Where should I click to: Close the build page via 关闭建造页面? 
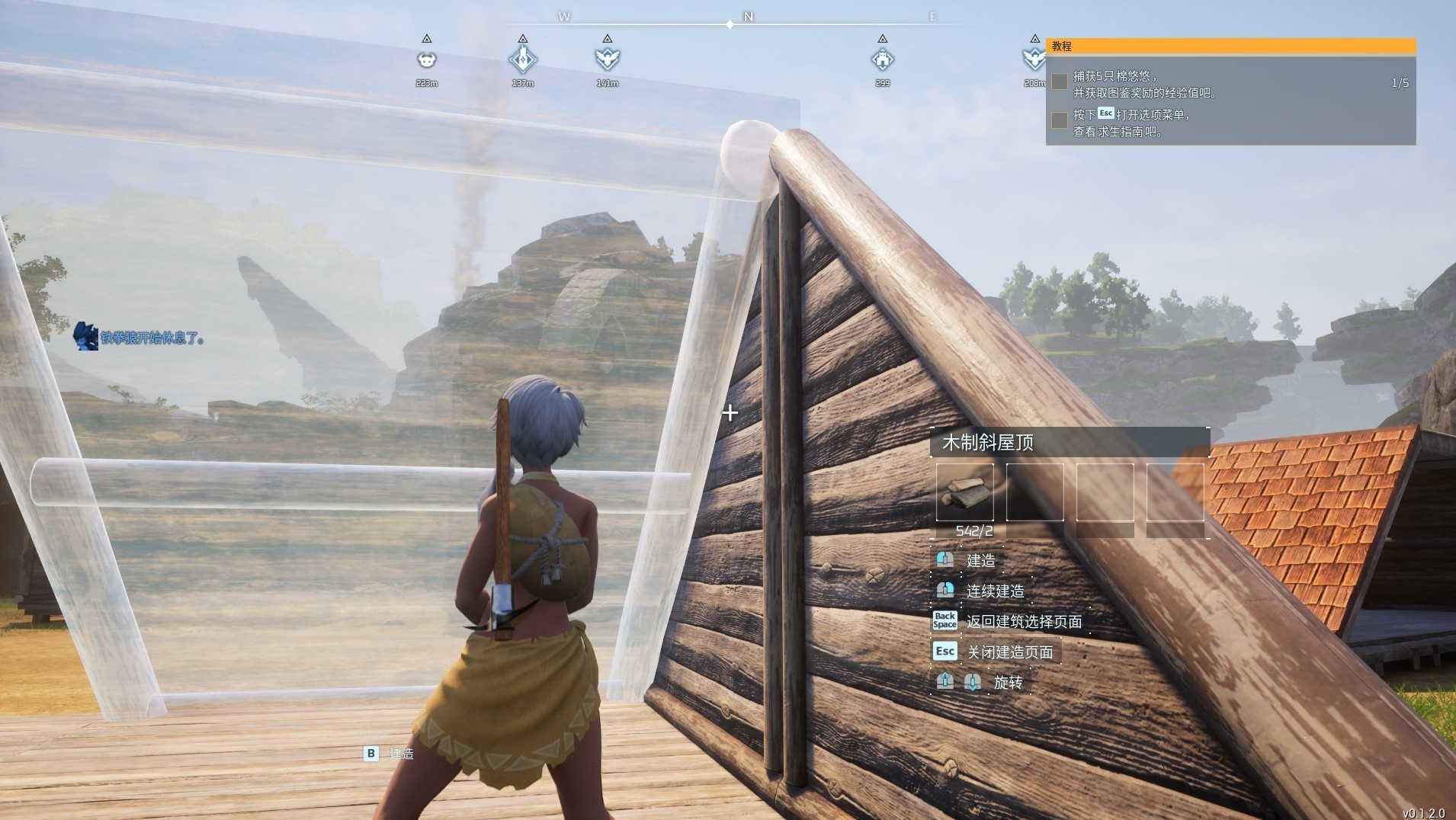tap(1010, 652)
